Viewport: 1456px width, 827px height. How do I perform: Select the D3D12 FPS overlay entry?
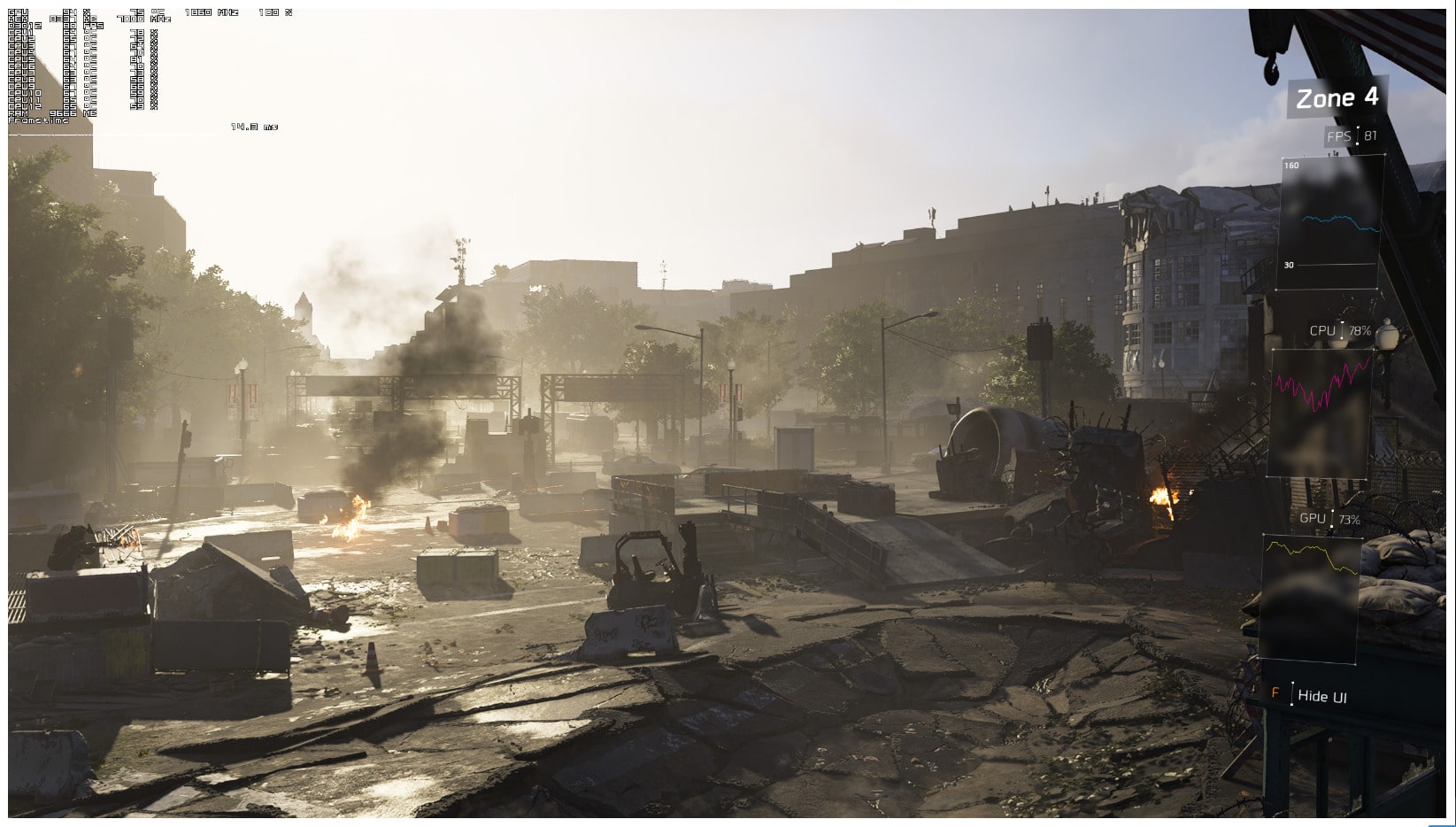click(x=18, y=27)
